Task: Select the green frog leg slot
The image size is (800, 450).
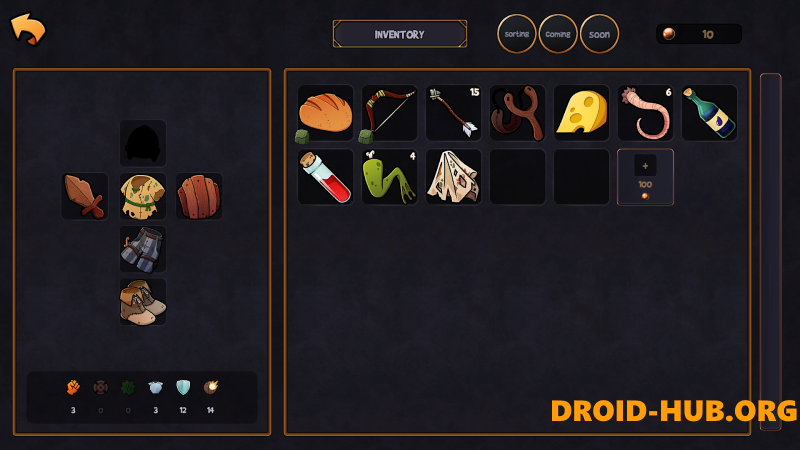Action: coord(389,177)
